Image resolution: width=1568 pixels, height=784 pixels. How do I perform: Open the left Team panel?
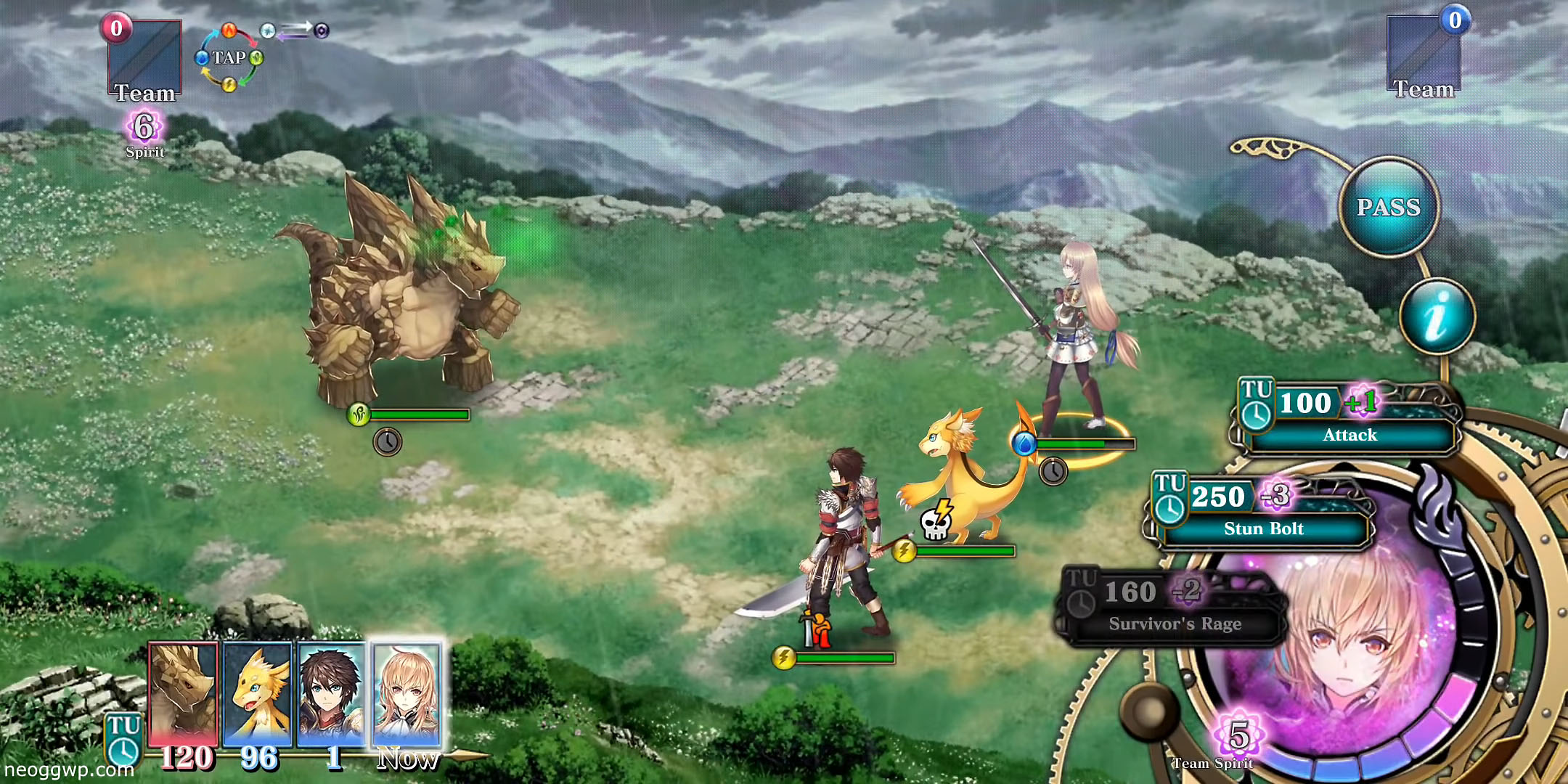pos(144,62)
